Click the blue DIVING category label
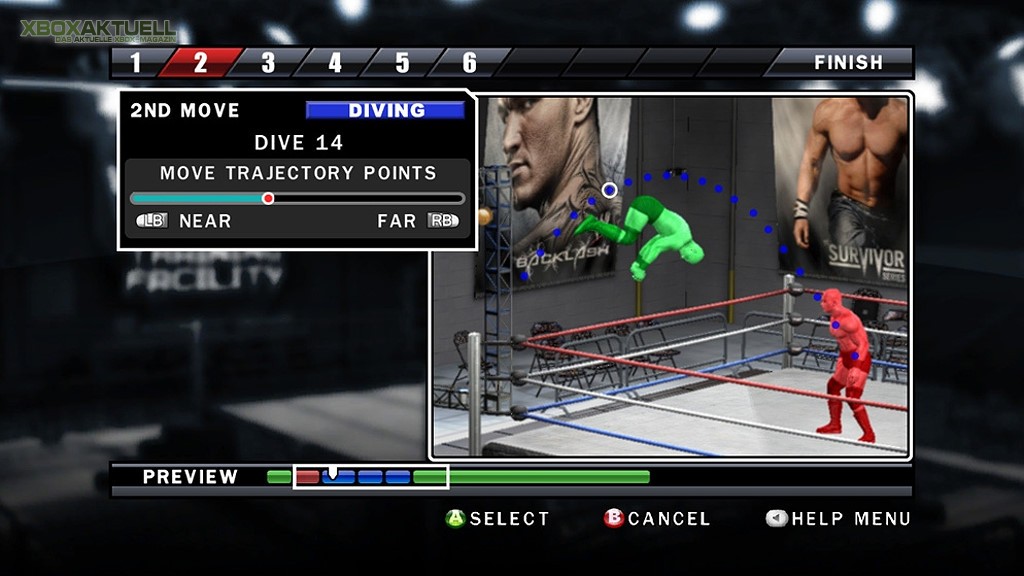The width and height of the screenshot is (1024, 576). coord(385,110)
